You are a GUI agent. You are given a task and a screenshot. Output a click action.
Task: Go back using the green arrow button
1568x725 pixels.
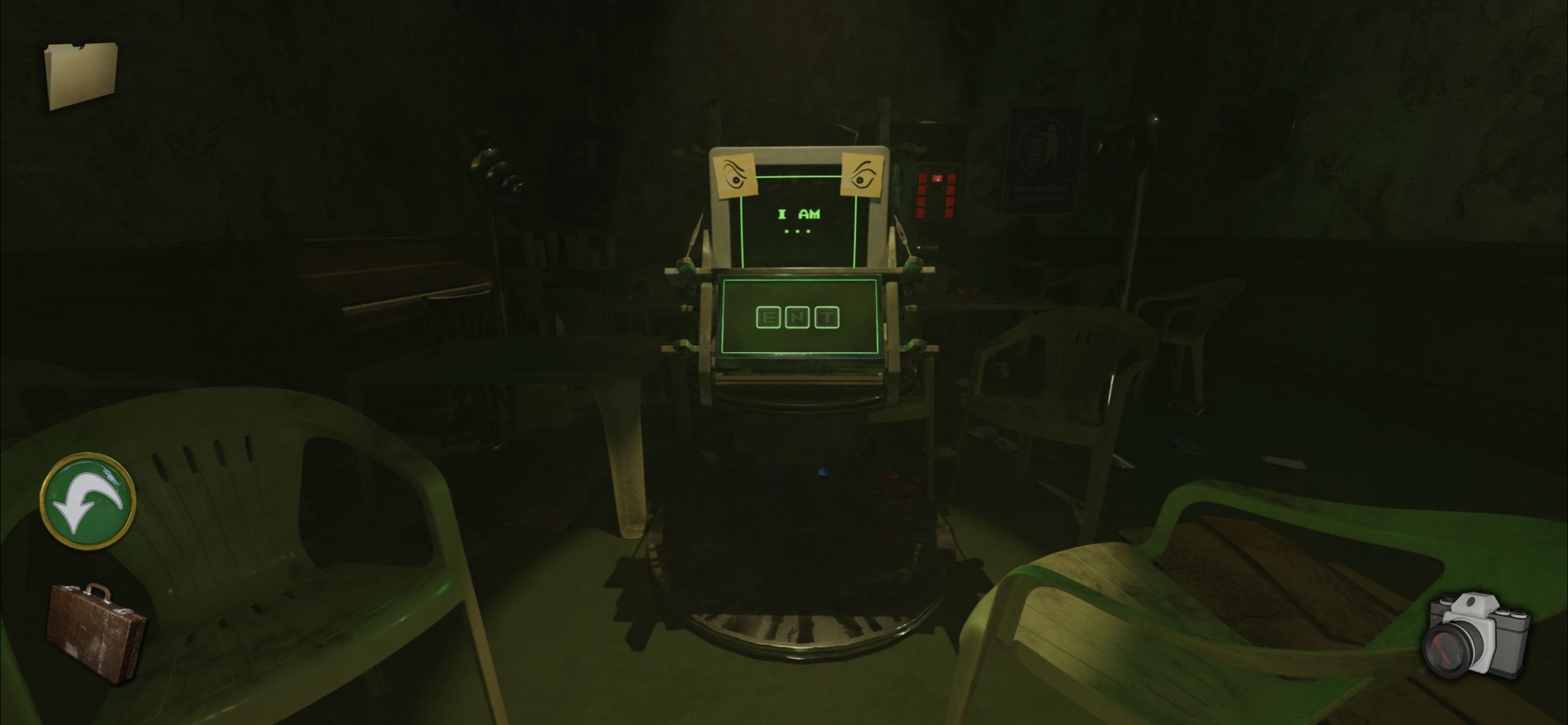point(87,501)
